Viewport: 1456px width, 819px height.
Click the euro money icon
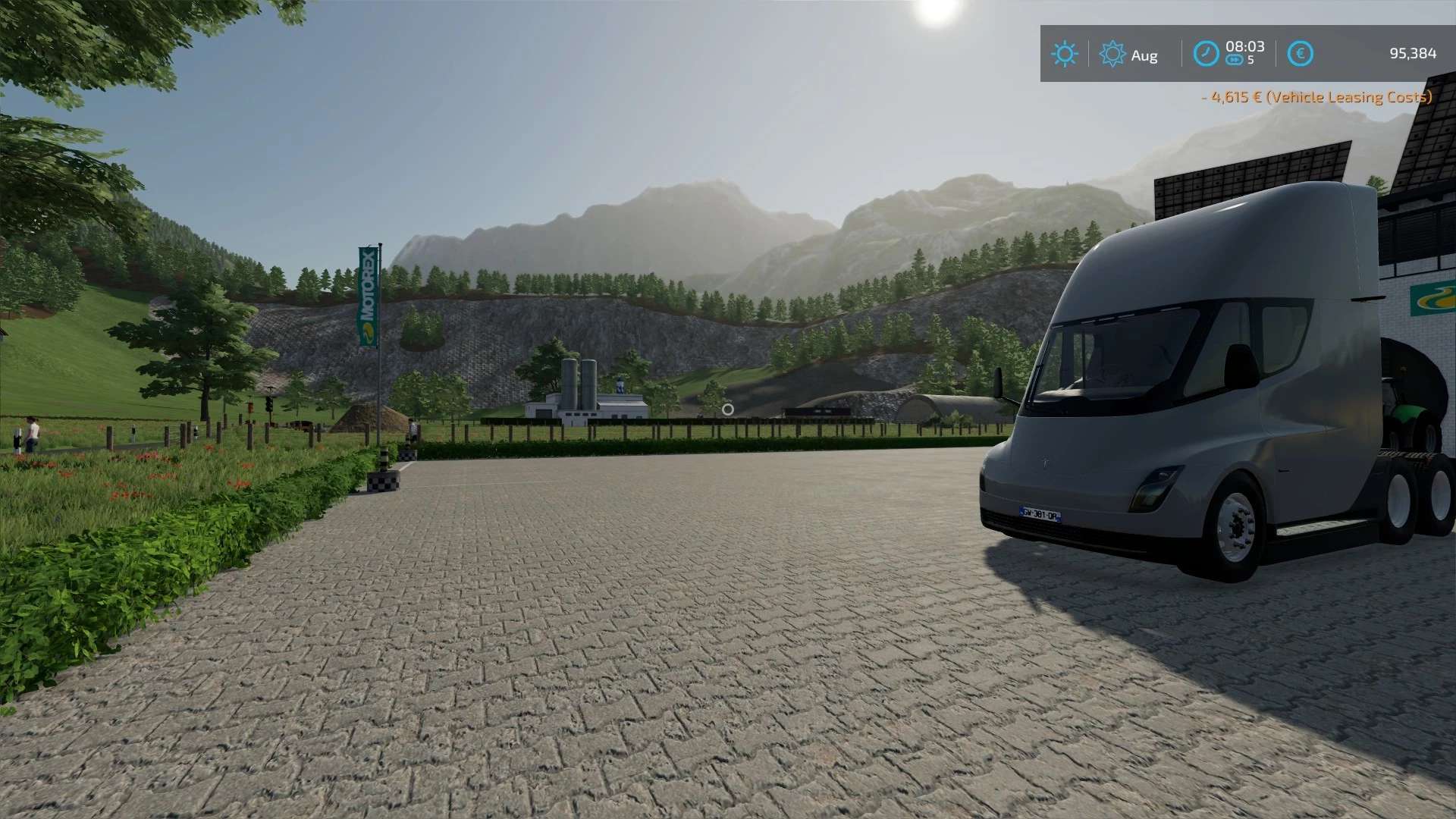[x=1300, y=54]
